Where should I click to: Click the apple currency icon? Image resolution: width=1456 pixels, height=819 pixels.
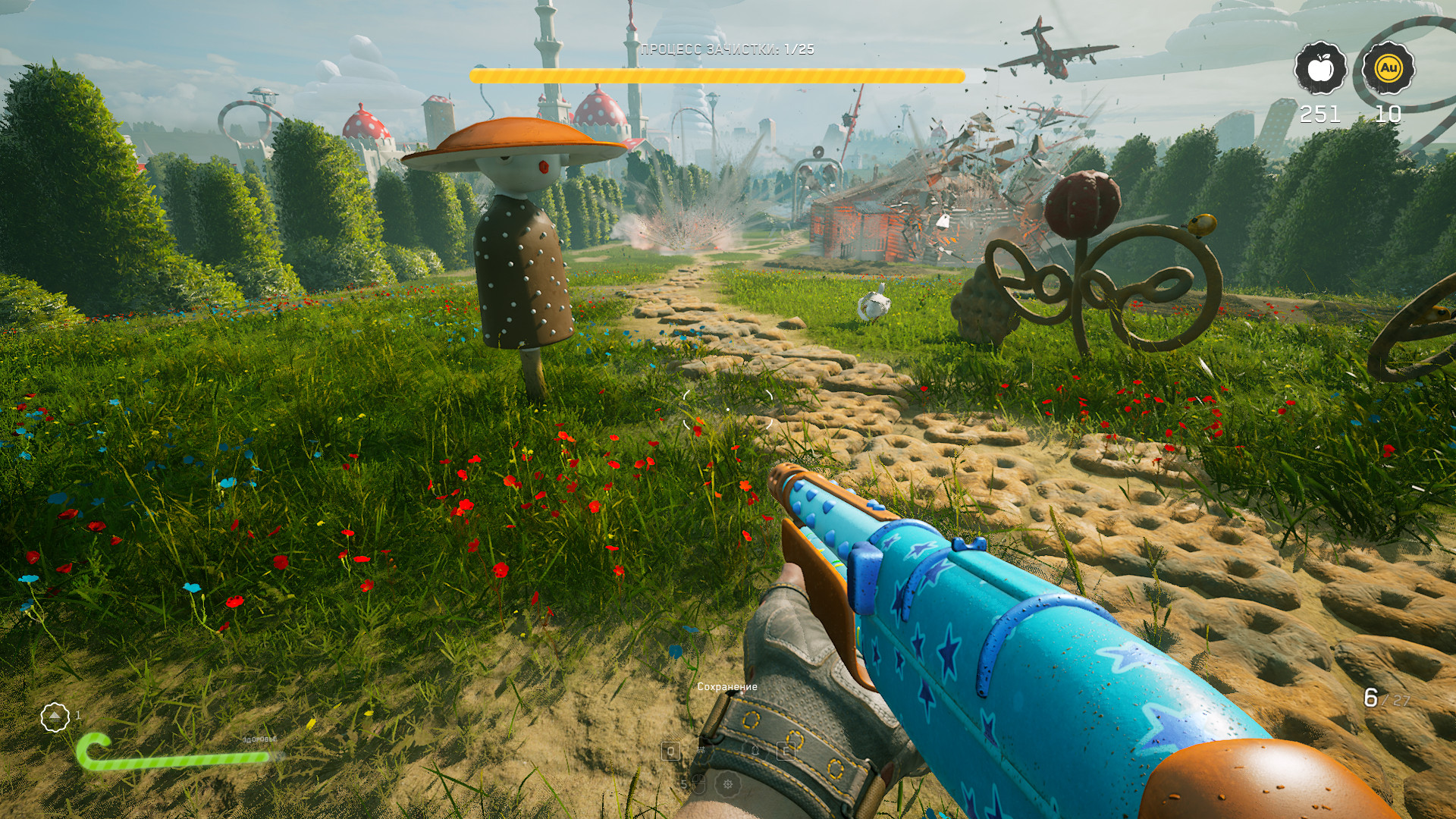click(1320, 68)
